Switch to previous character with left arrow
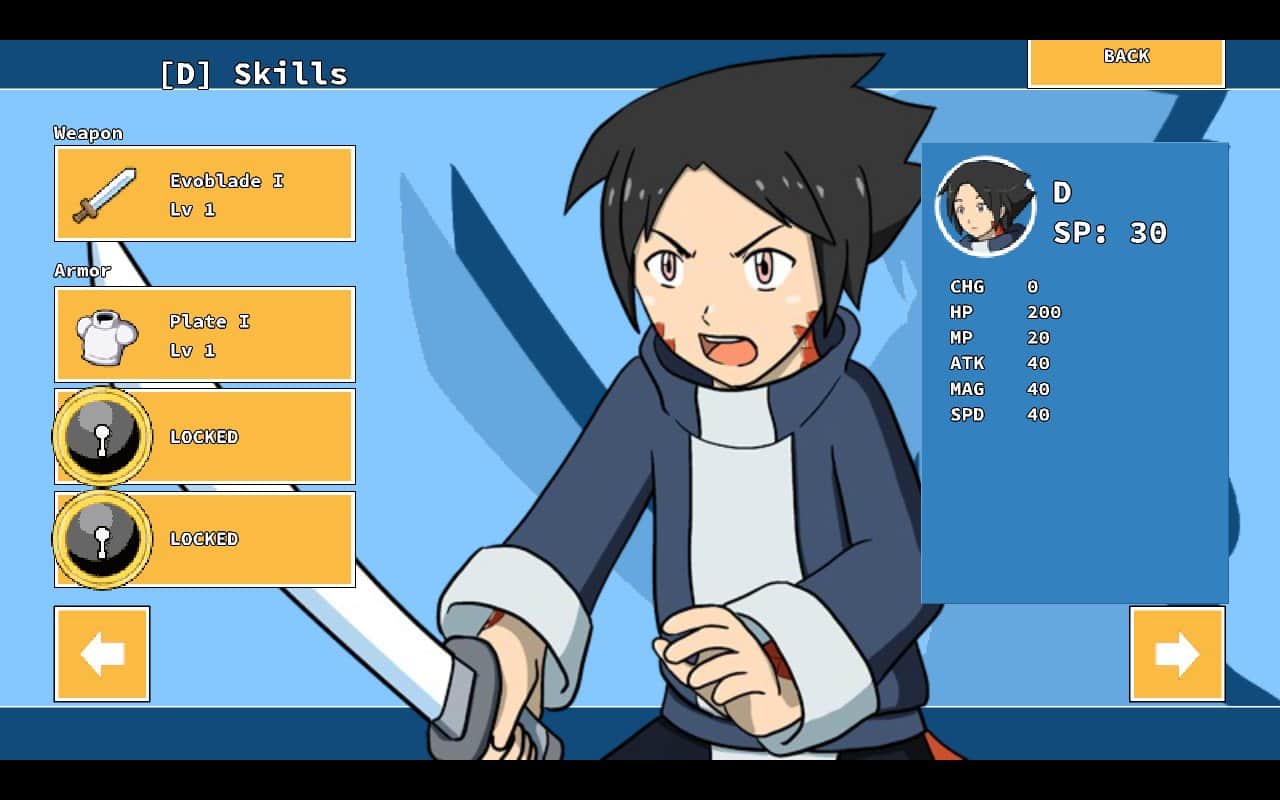Viewport: 1280px width, 800px height. click(102, 654)
